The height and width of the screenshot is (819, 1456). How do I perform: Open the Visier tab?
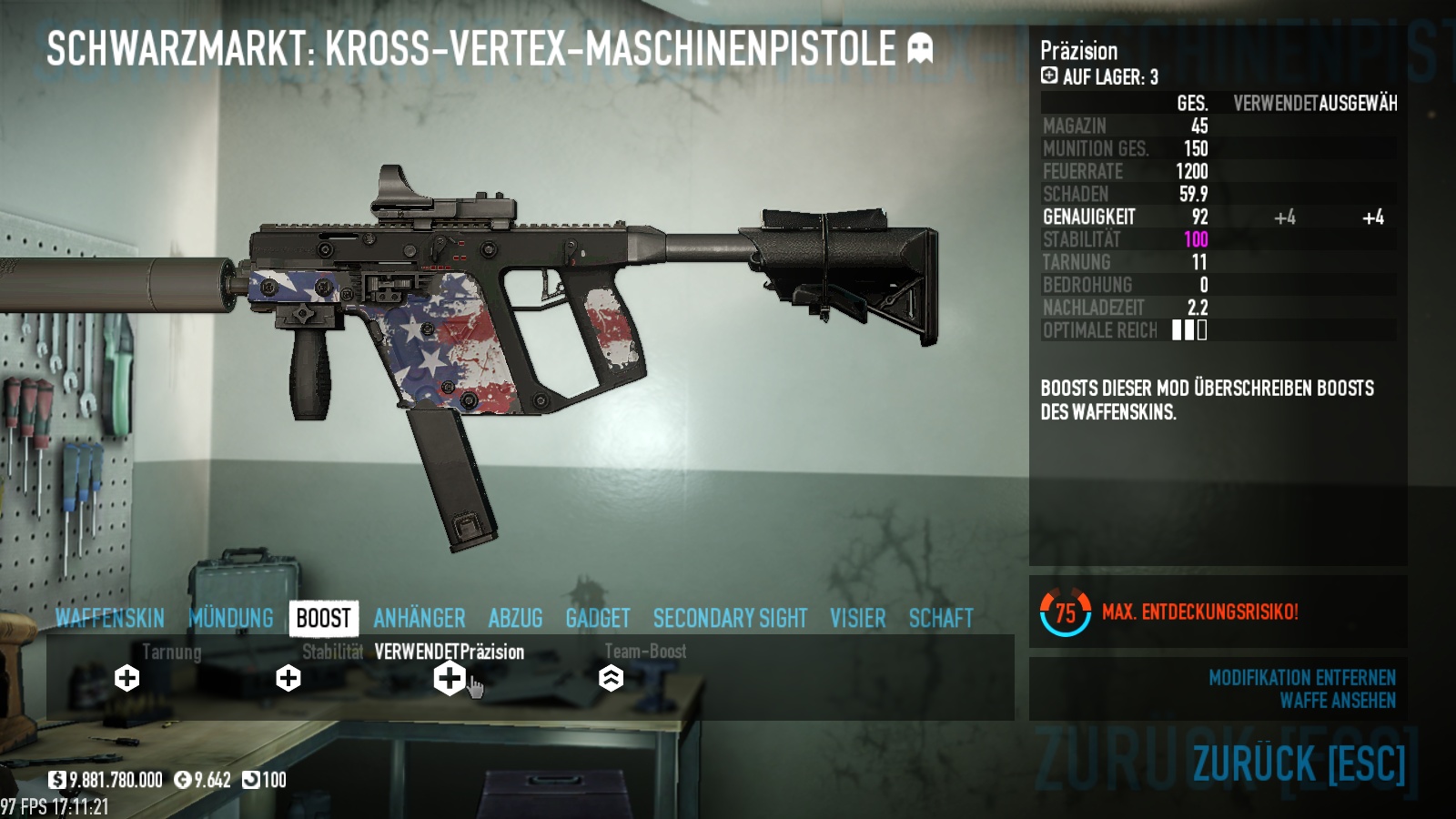pyautogui.click(x=857, y=619)
